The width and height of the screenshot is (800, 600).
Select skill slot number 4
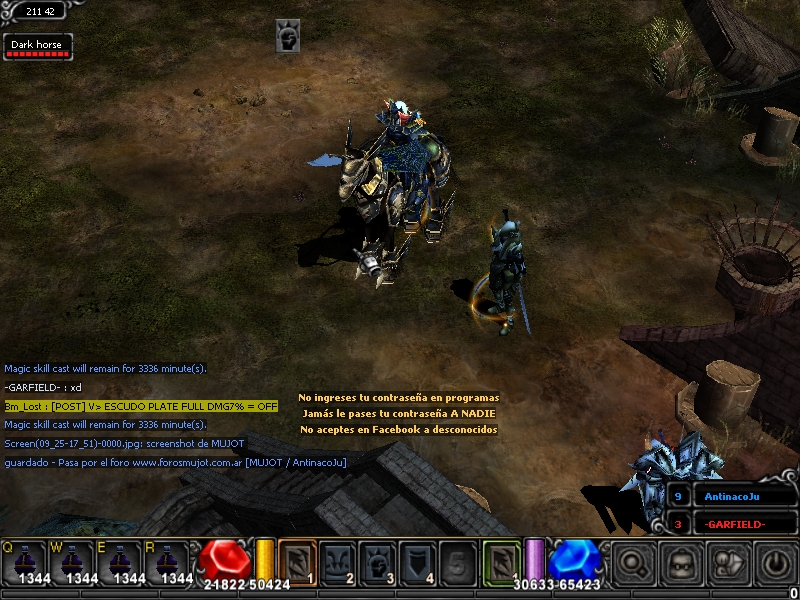click(418, 561)
